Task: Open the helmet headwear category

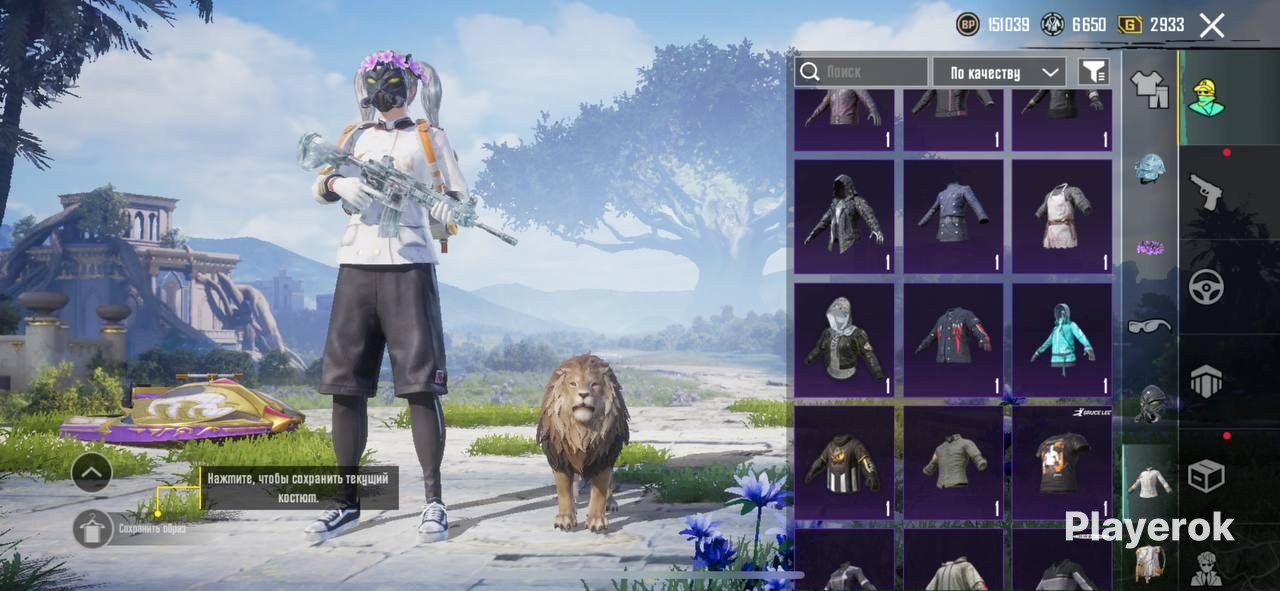Action: point(1149,168)
